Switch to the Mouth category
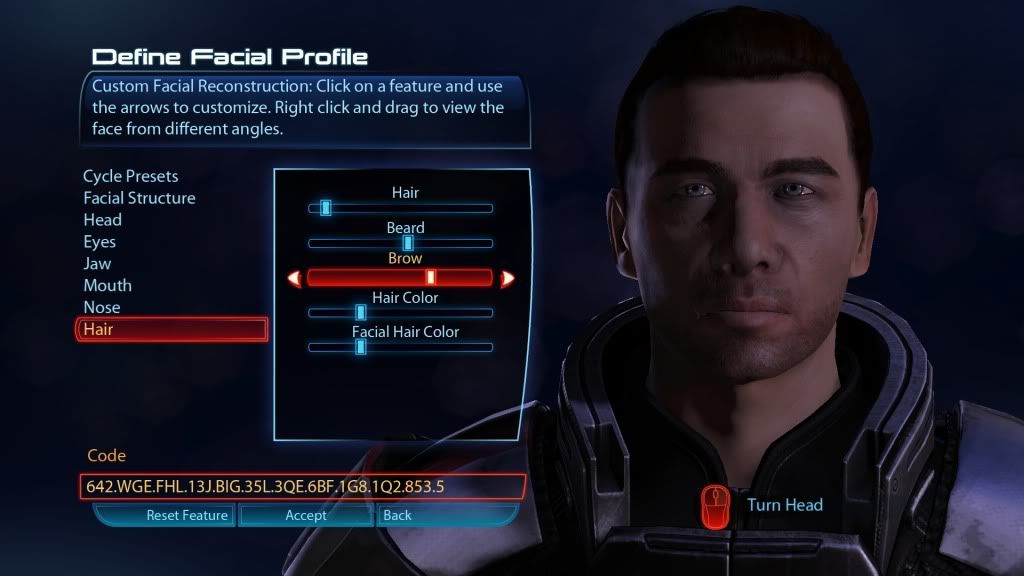The height and width of the screenshot is (576, 1024). click(x=107, y=286)
